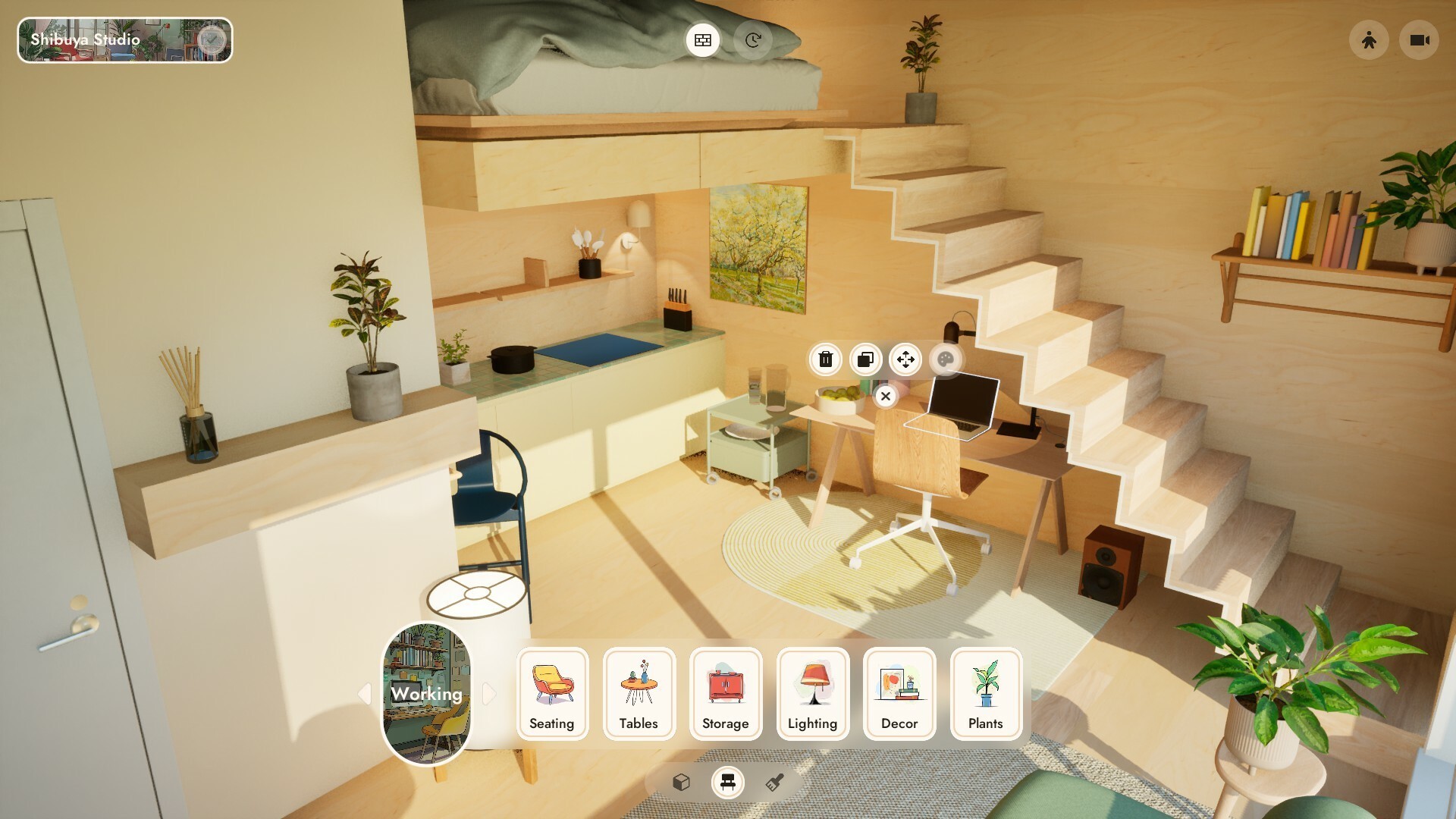Go to the previous room style

(365, 693)
